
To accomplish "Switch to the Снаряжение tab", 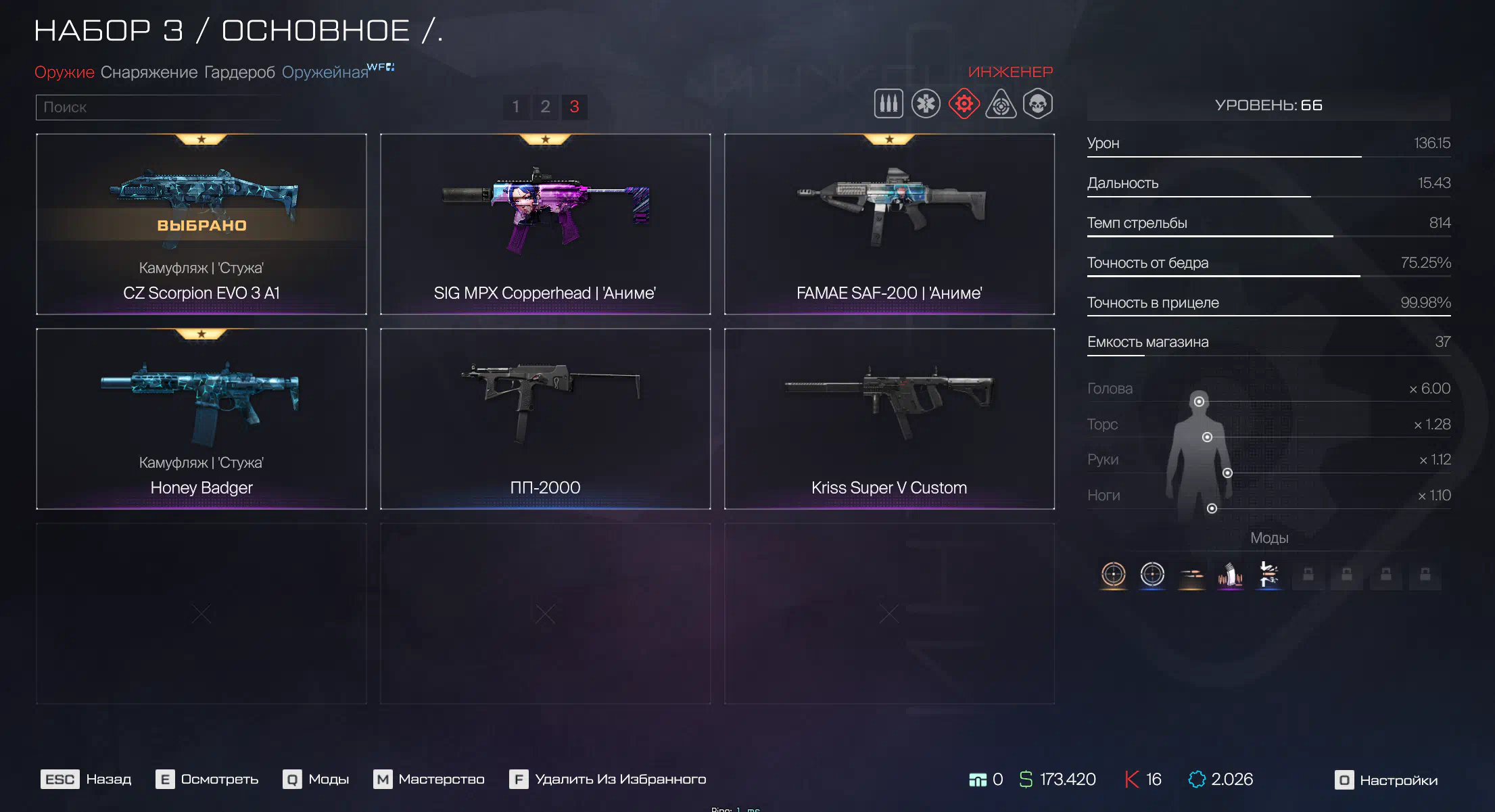I will pyautogui.click(x=149, y=72).
